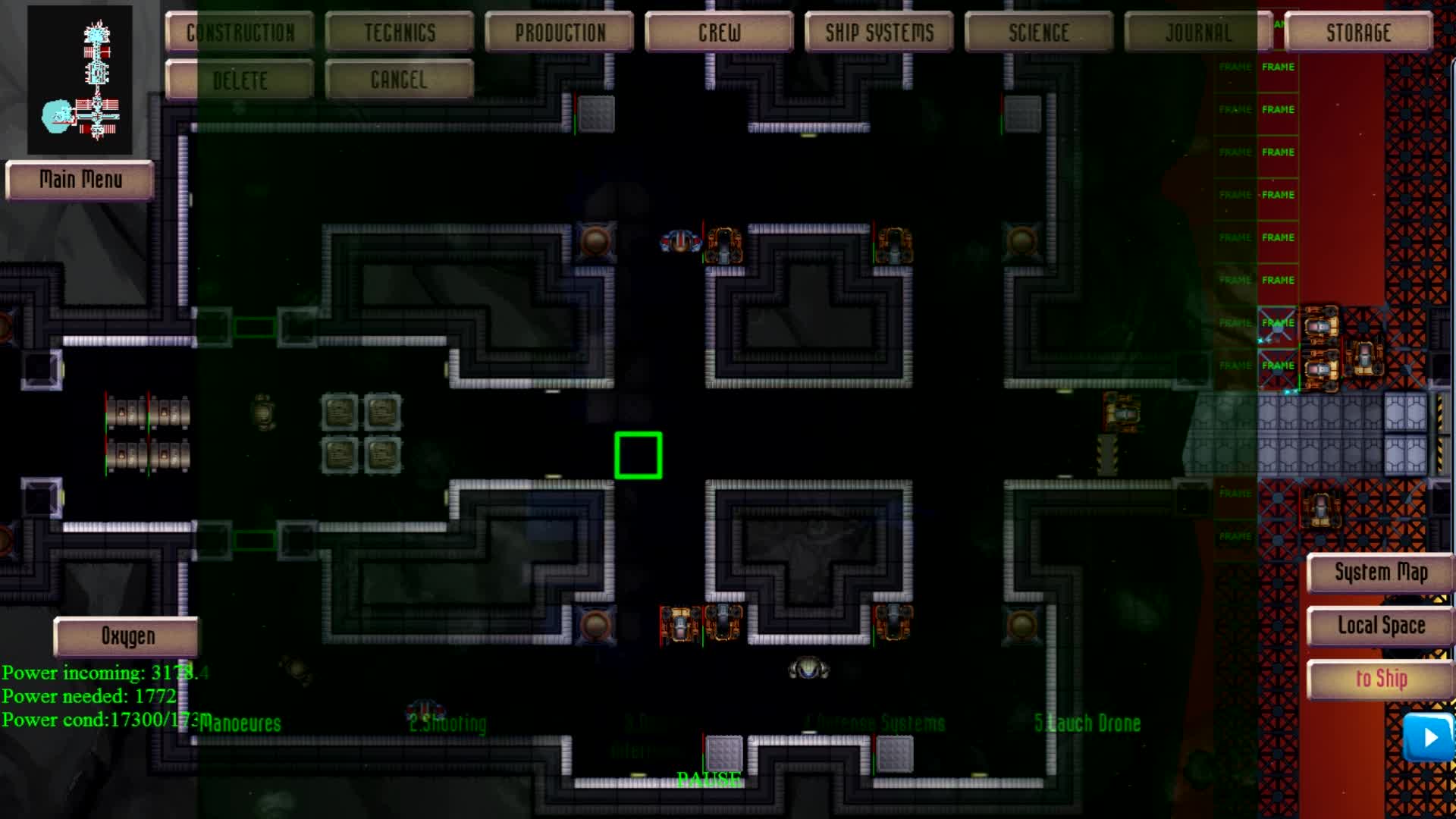Activate the 2.Shooting command mode

(x=447, y=723)
